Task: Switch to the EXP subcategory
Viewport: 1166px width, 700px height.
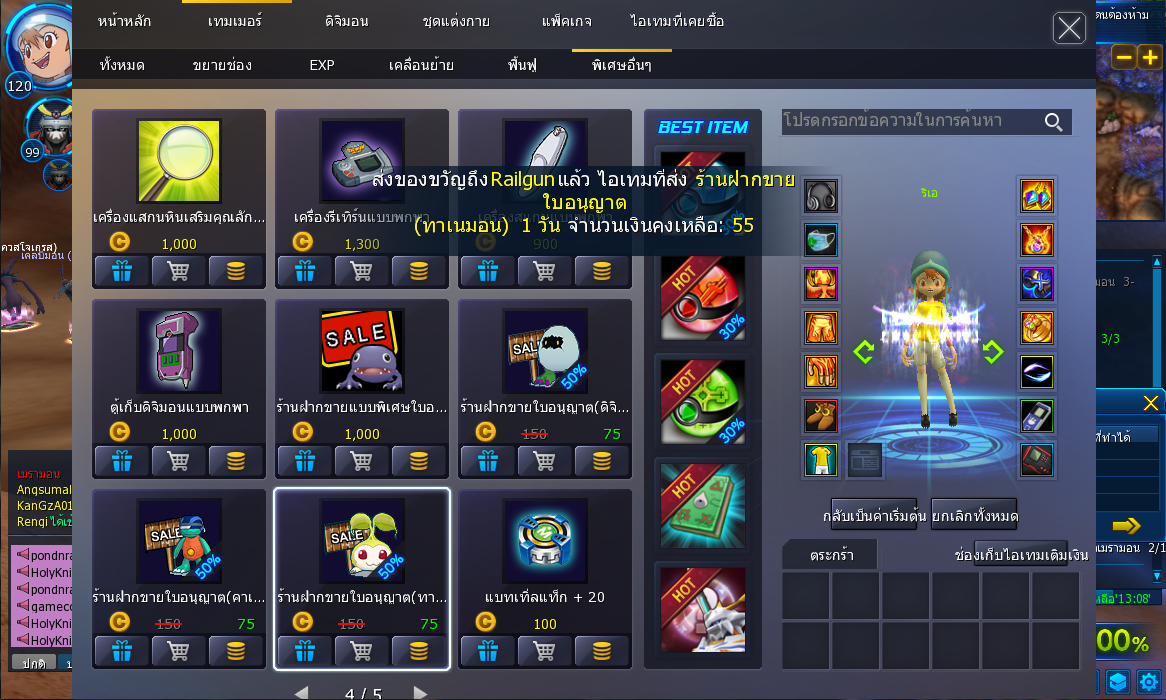Action: pyautogui.click(x=322, y=66)
